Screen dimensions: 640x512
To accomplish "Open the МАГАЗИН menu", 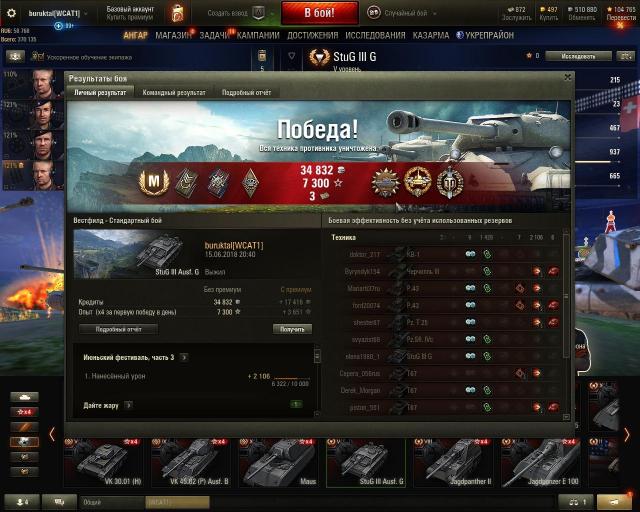I will 174,34.
